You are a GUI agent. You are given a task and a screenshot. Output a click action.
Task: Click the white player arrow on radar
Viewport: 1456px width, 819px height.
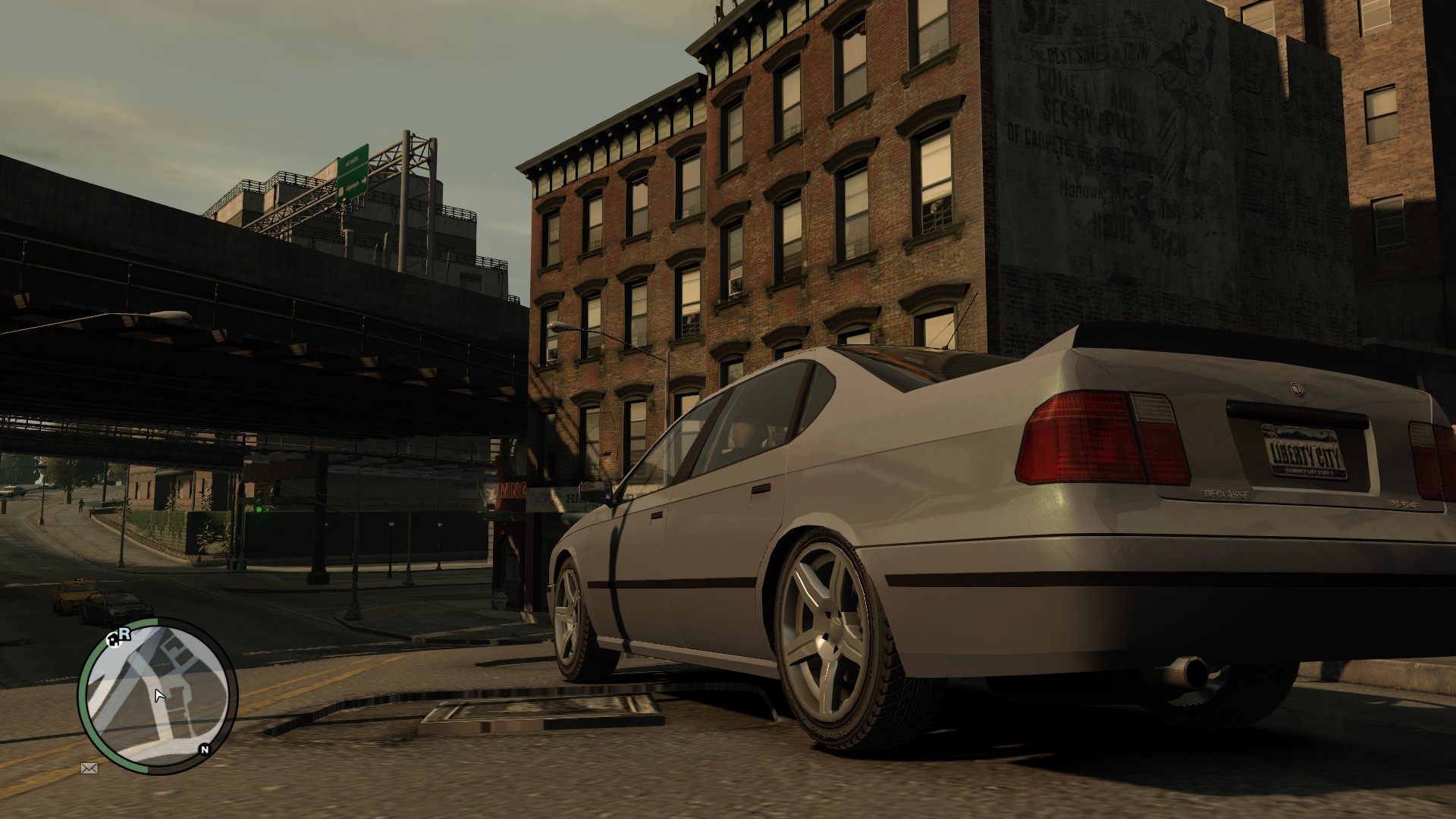tap(159, 695)
